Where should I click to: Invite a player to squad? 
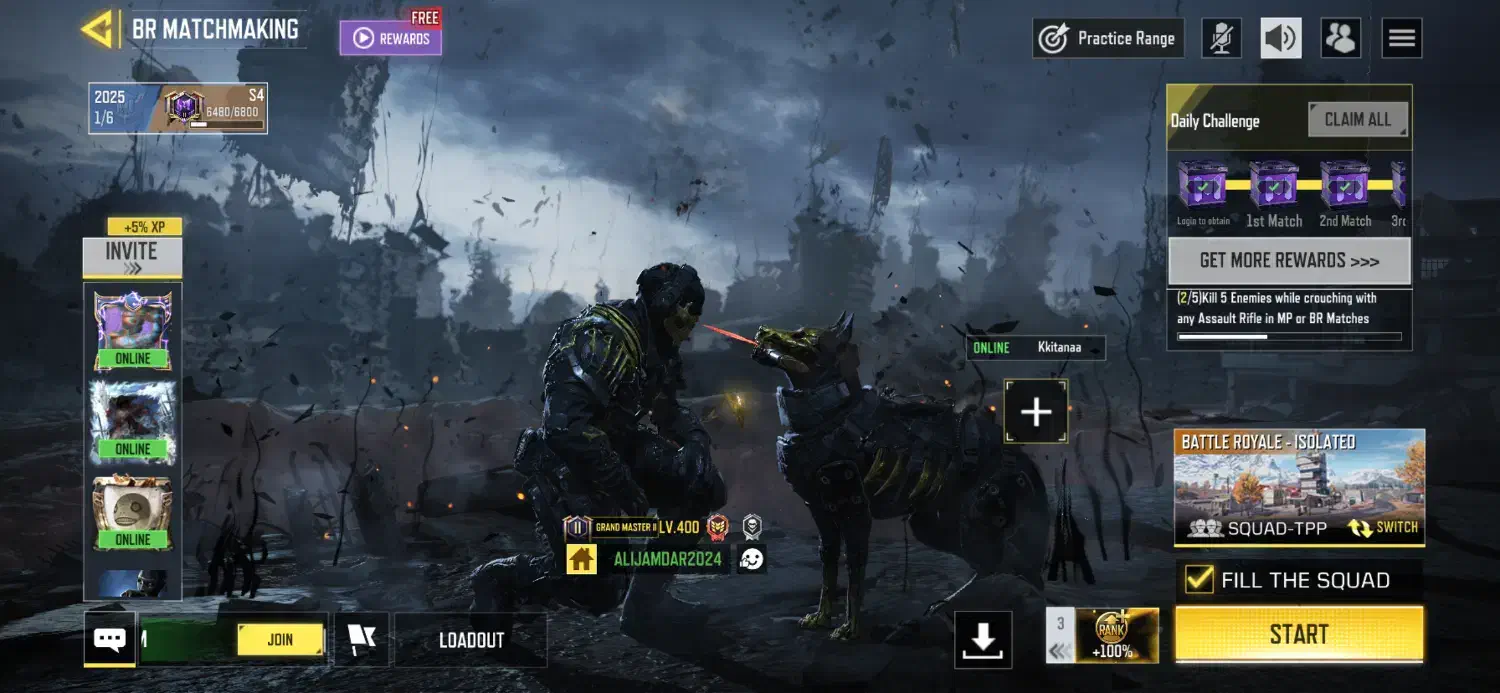click(132, 257)
